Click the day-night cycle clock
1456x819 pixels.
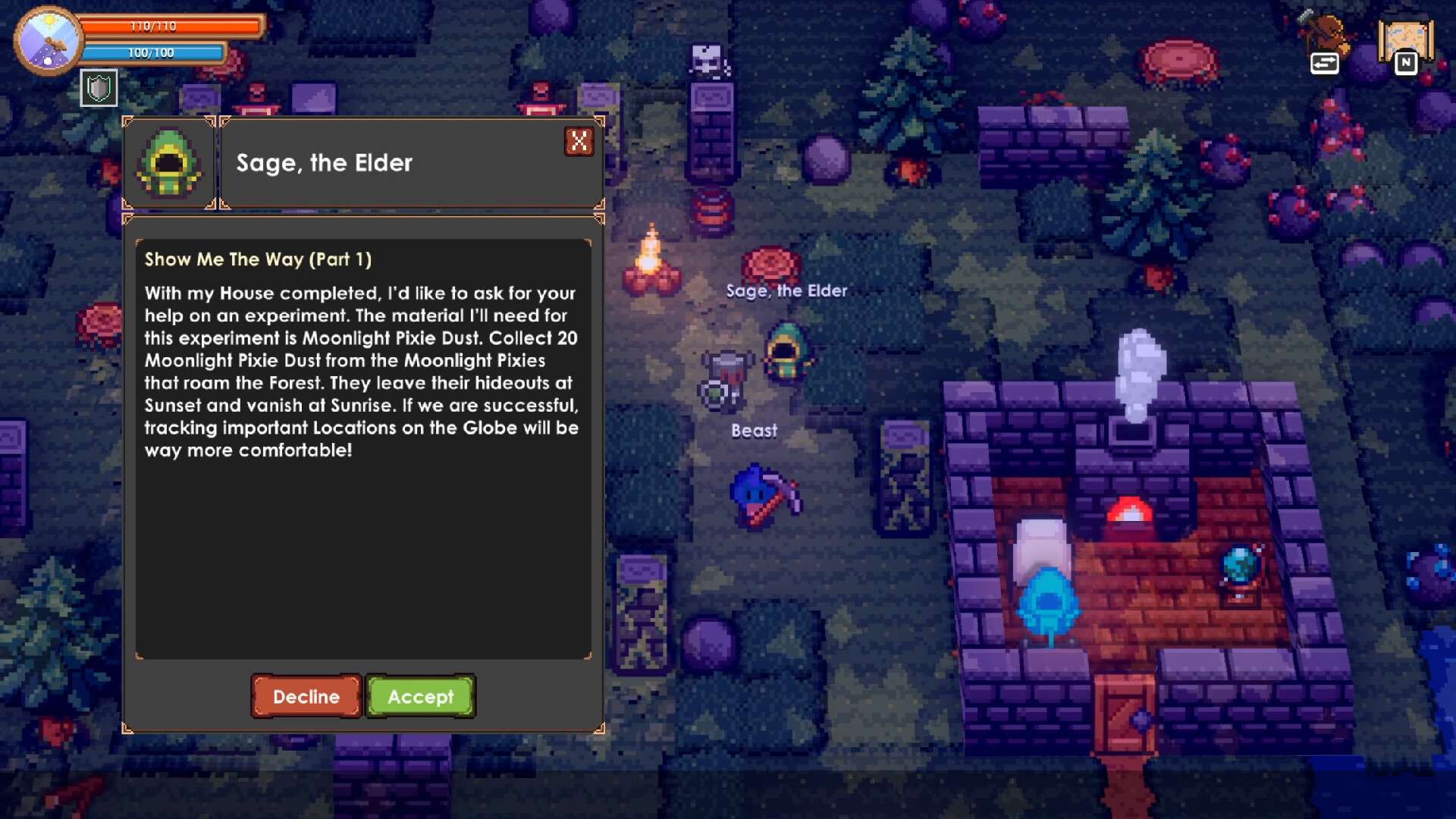click(x=49, y=40)
